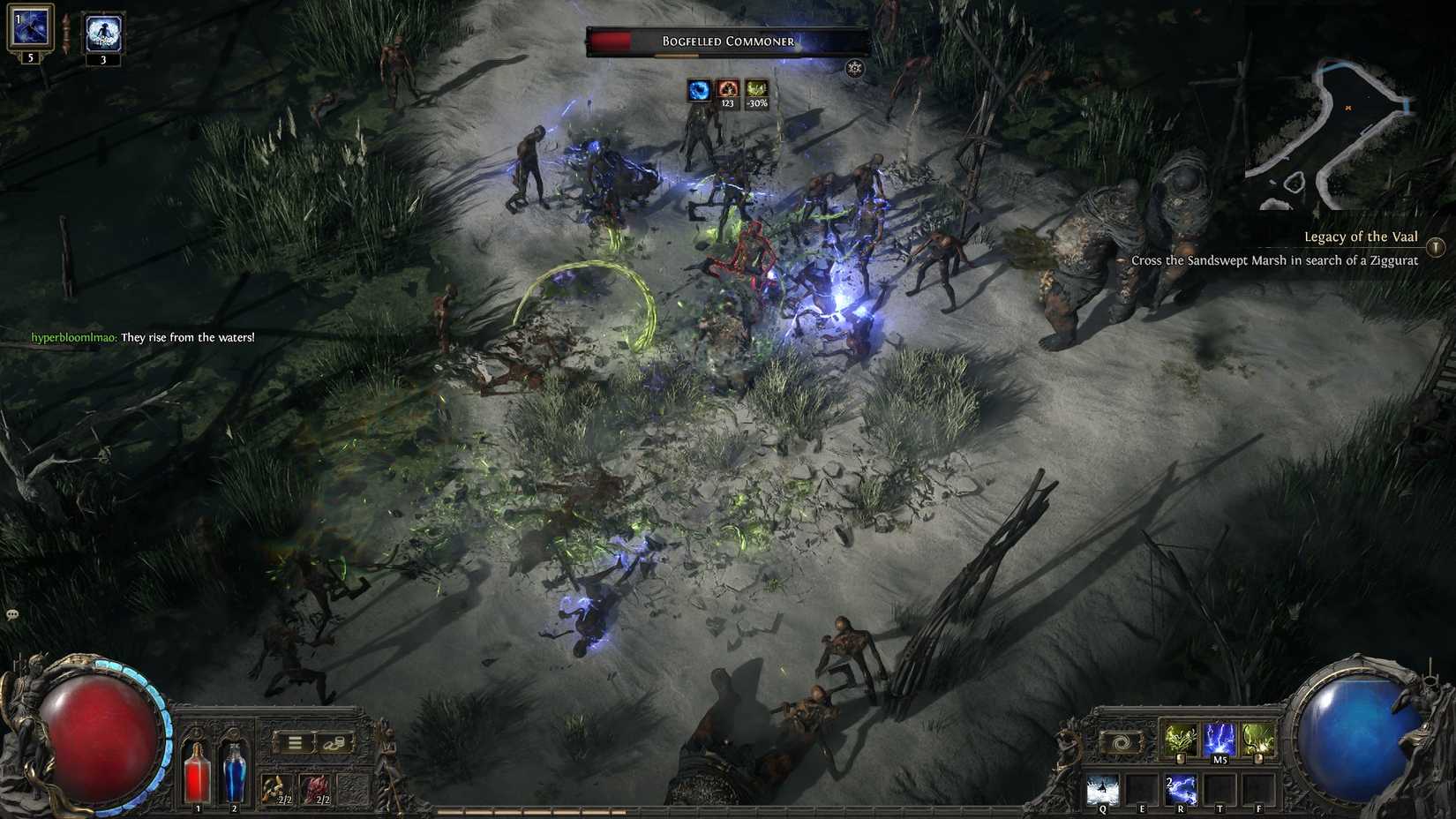Expand the hamburger menu near the flasks

pos(295,743)
